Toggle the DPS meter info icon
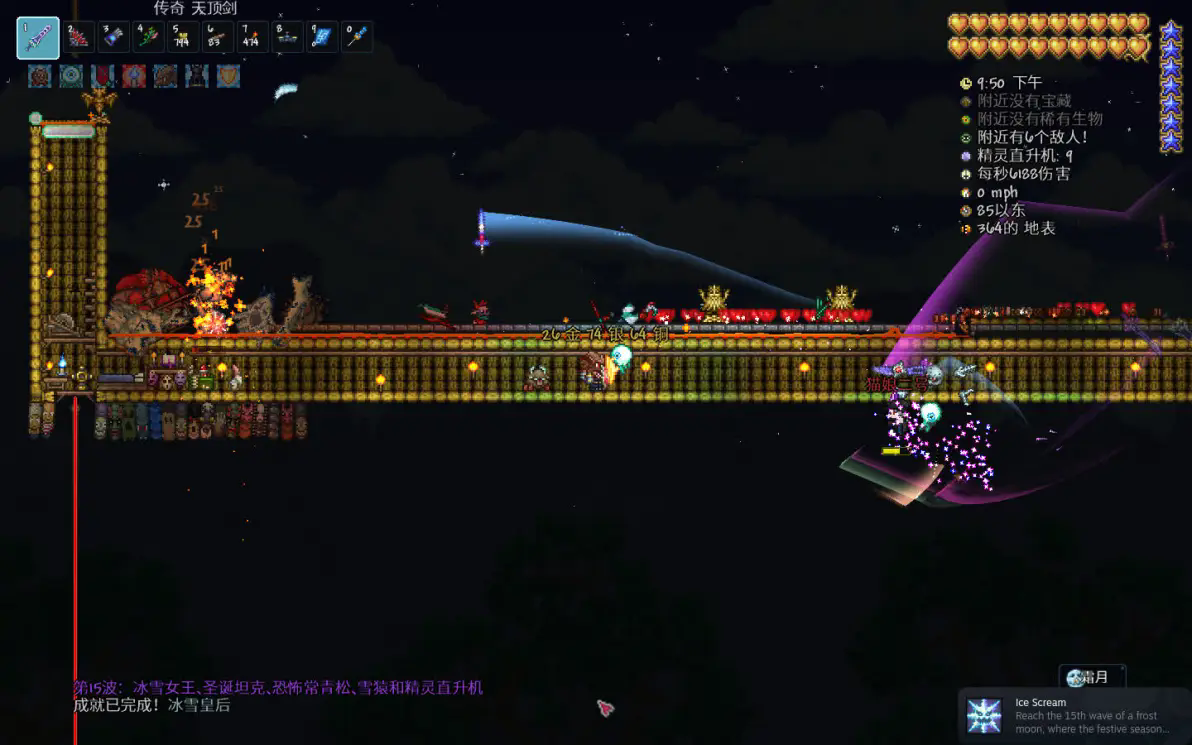This screenshot has height=745, width=1192. (966, 174)
